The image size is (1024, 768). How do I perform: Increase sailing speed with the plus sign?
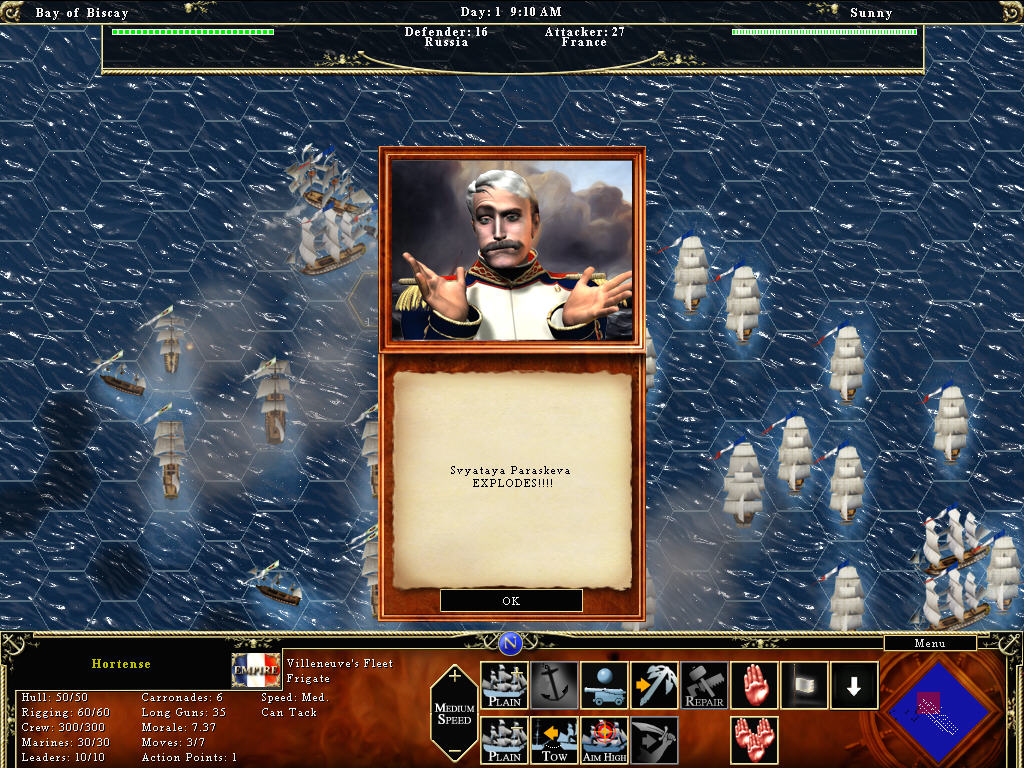(455, 676)
